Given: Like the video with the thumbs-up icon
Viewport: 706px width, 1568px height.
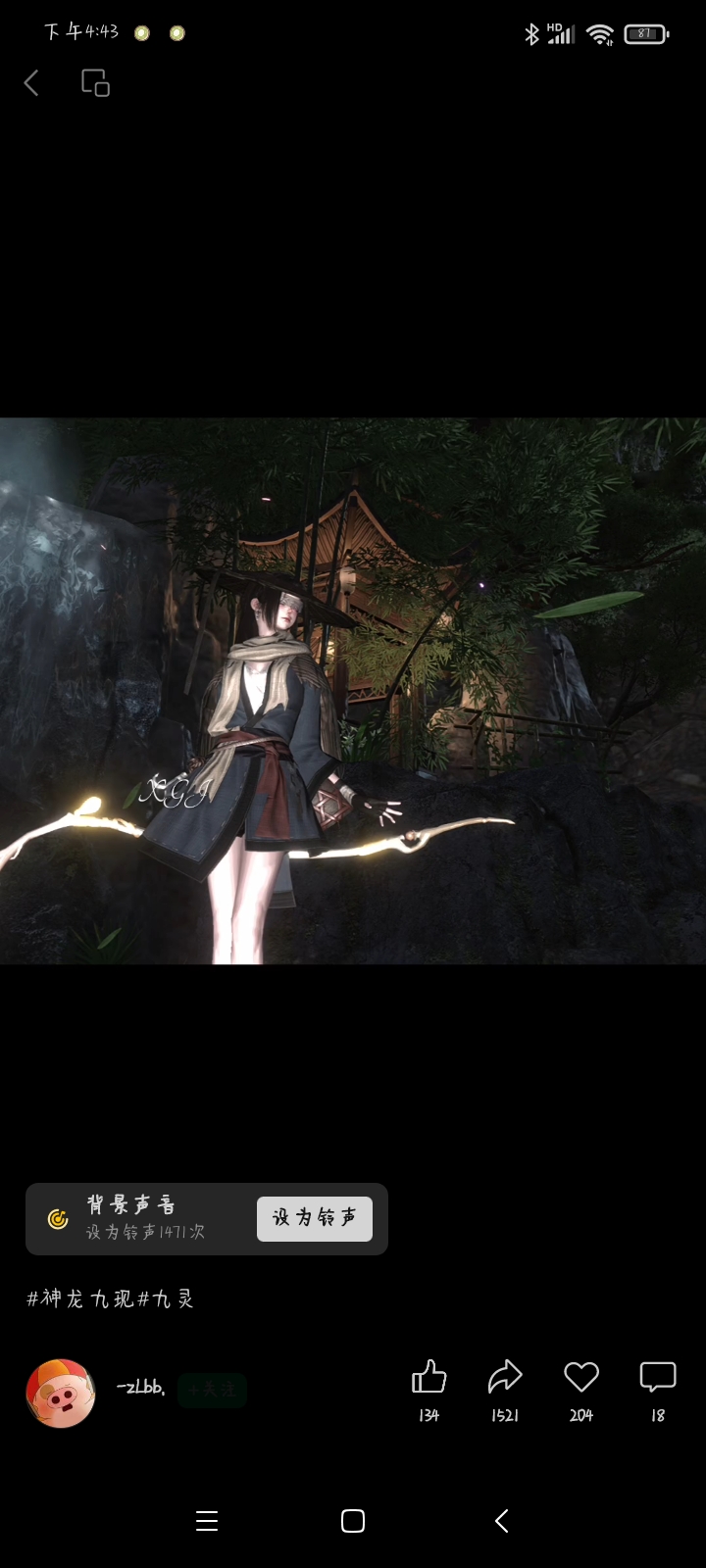Looking at the screenshot, I should click(x=429, y=1378).
